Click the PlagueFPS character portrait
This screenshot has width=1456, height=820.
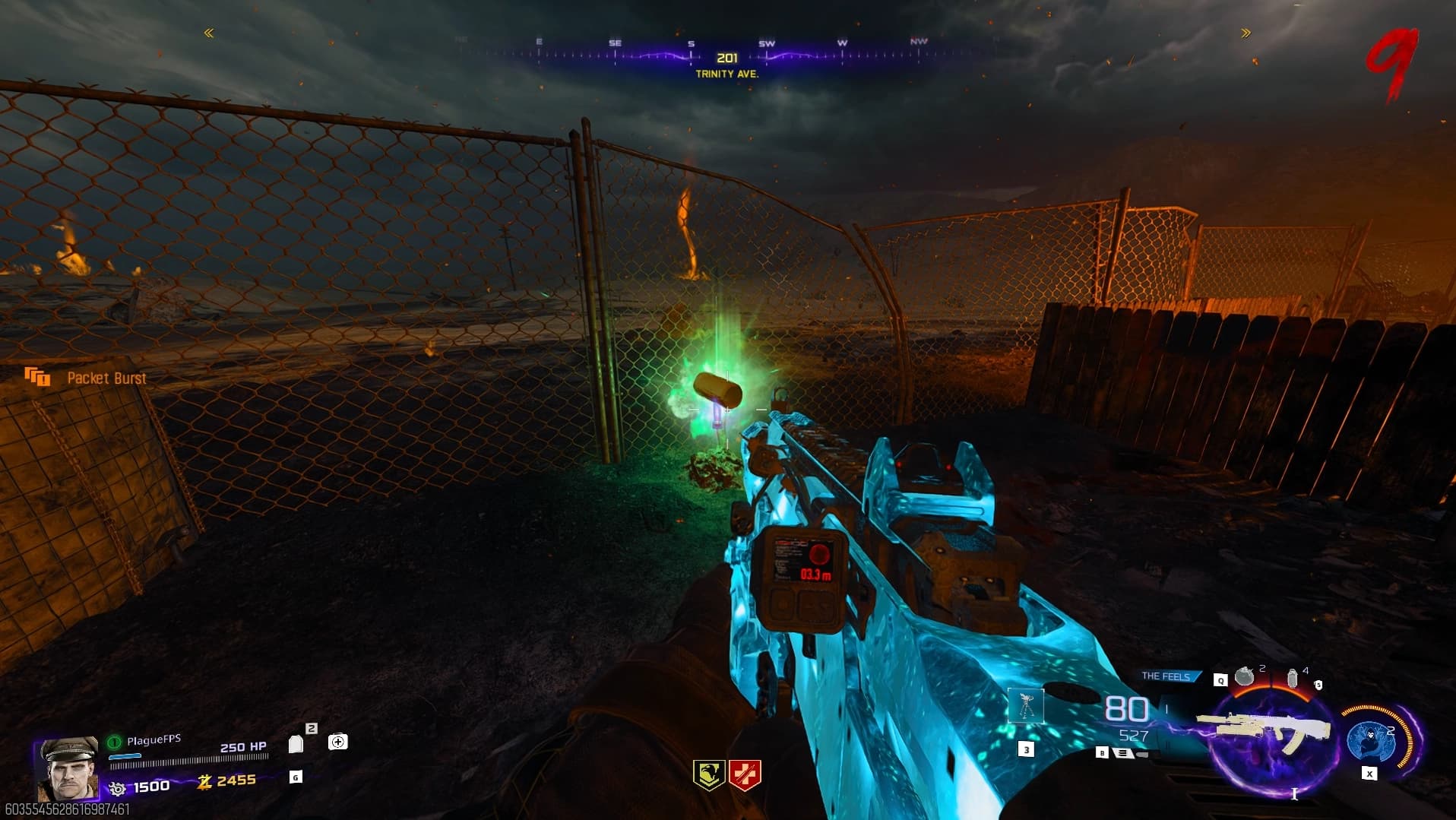point(68,768)
